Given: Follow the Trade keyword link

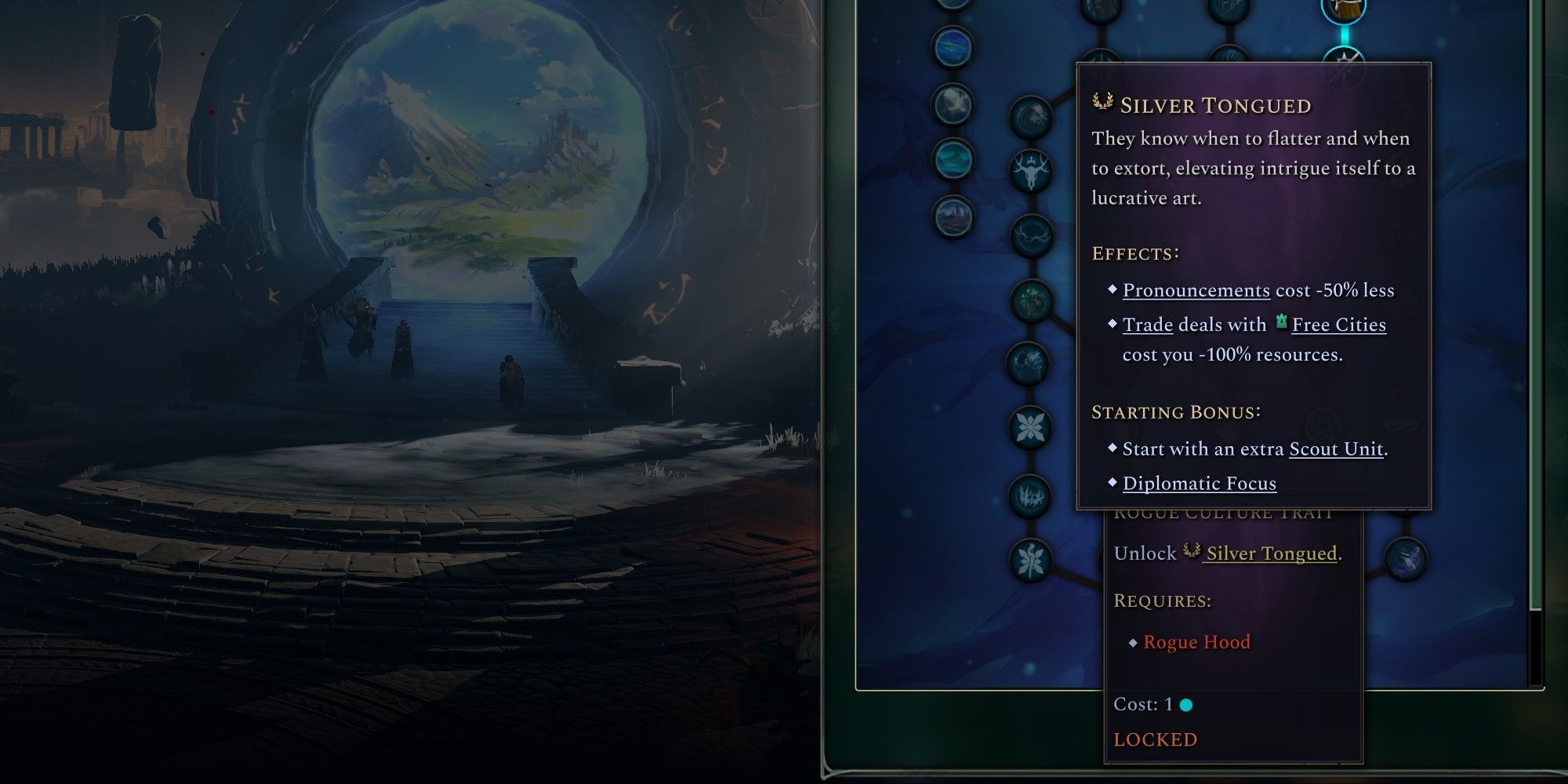Looking at the screenshot, I should 1147,325.
